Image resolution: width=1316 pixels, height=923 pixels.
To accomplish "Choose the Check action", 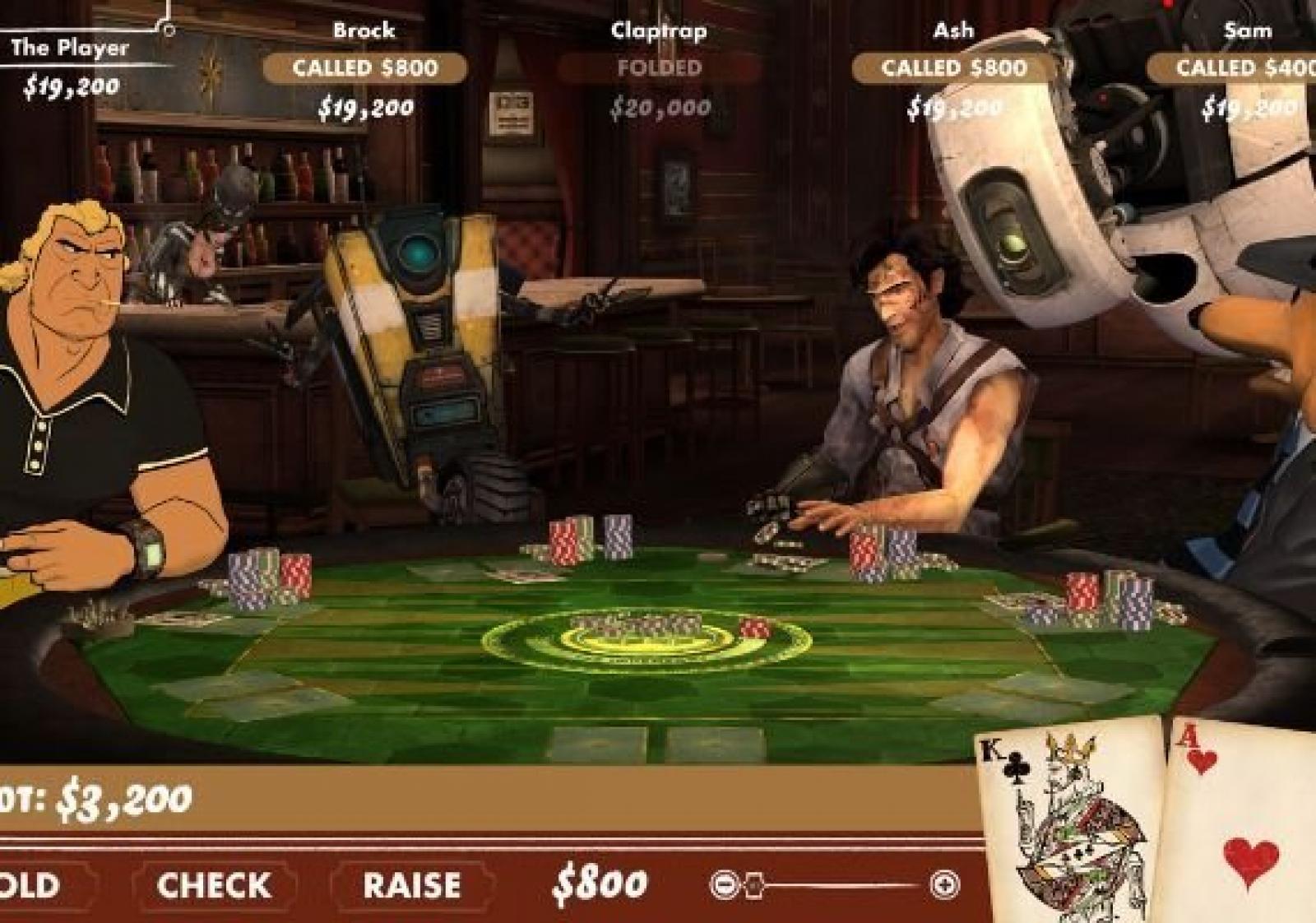I will pyautogui.click(x=214, y=886).
